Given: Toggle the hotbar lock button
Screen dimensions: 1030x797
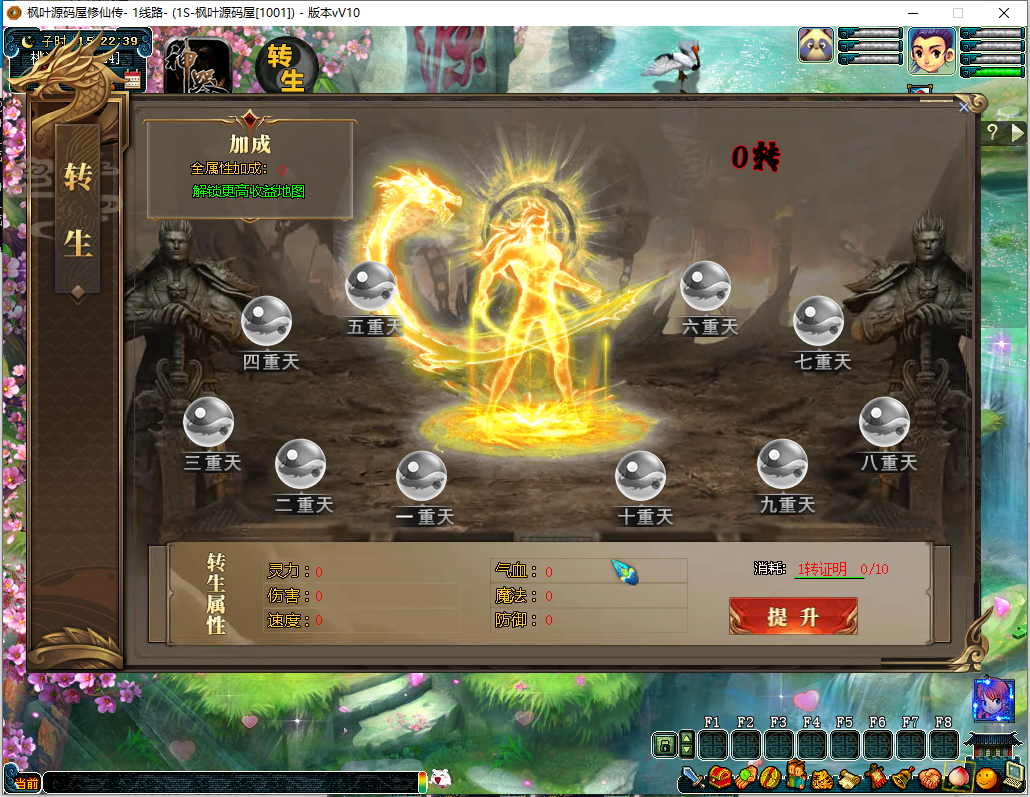Looking at the screenshot, I should point(663,744).
